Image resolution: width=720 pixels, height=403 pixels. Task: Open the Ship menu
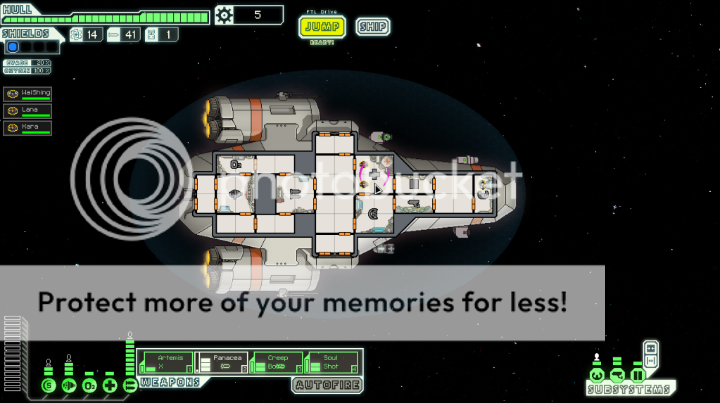tap(372, 27)
